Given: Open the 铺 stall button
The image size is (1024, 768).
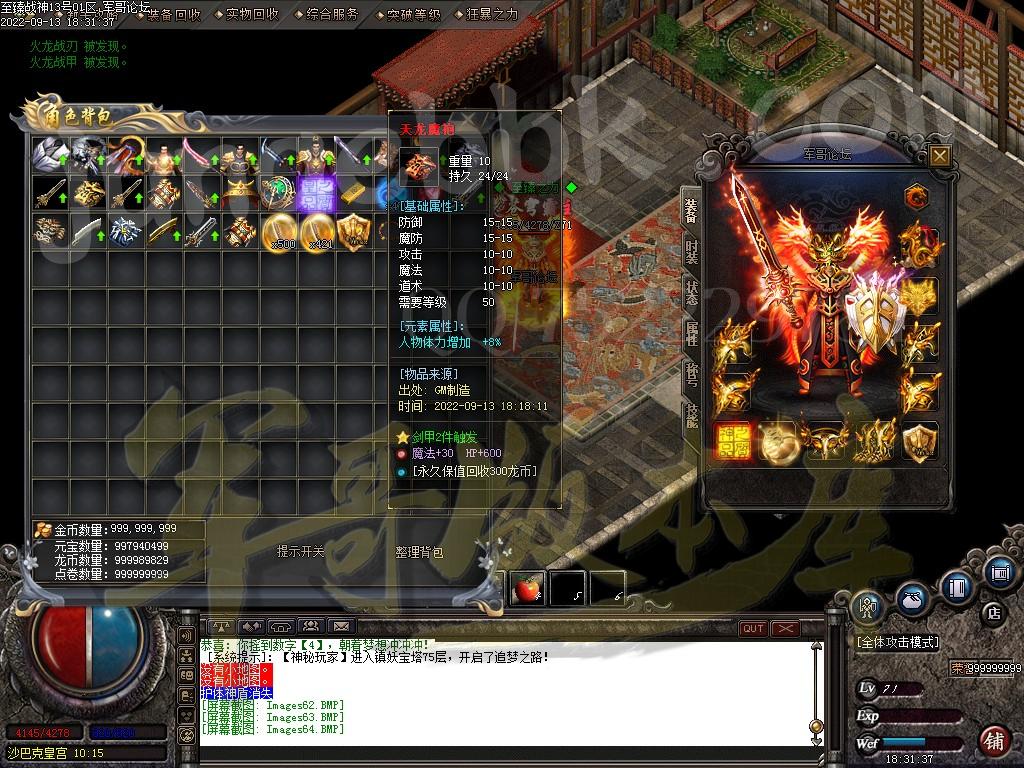Looking at the screenshot, I should coord(994,741).
